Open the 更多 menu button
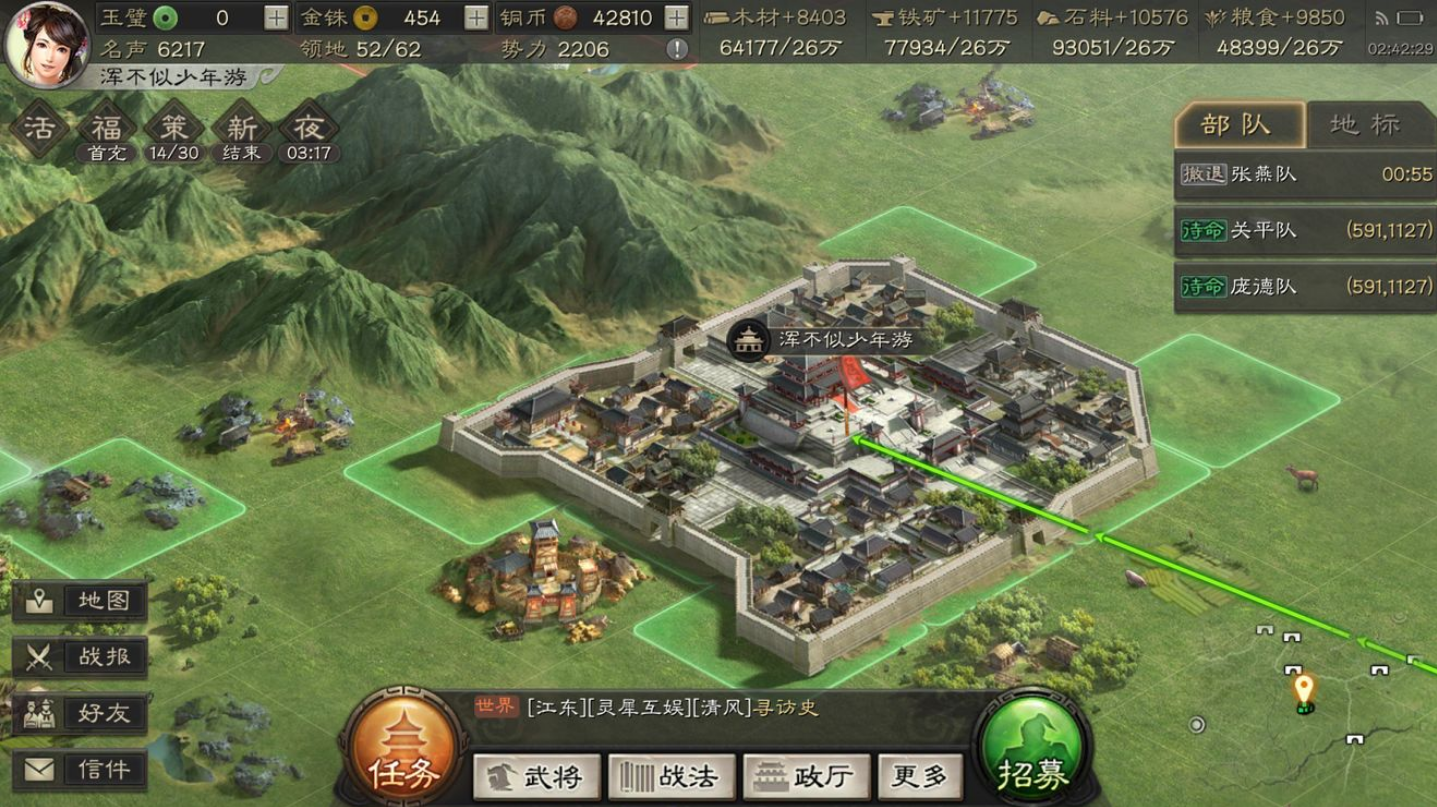The width and height of the screenshot is (1437, 807). point(919,776)
